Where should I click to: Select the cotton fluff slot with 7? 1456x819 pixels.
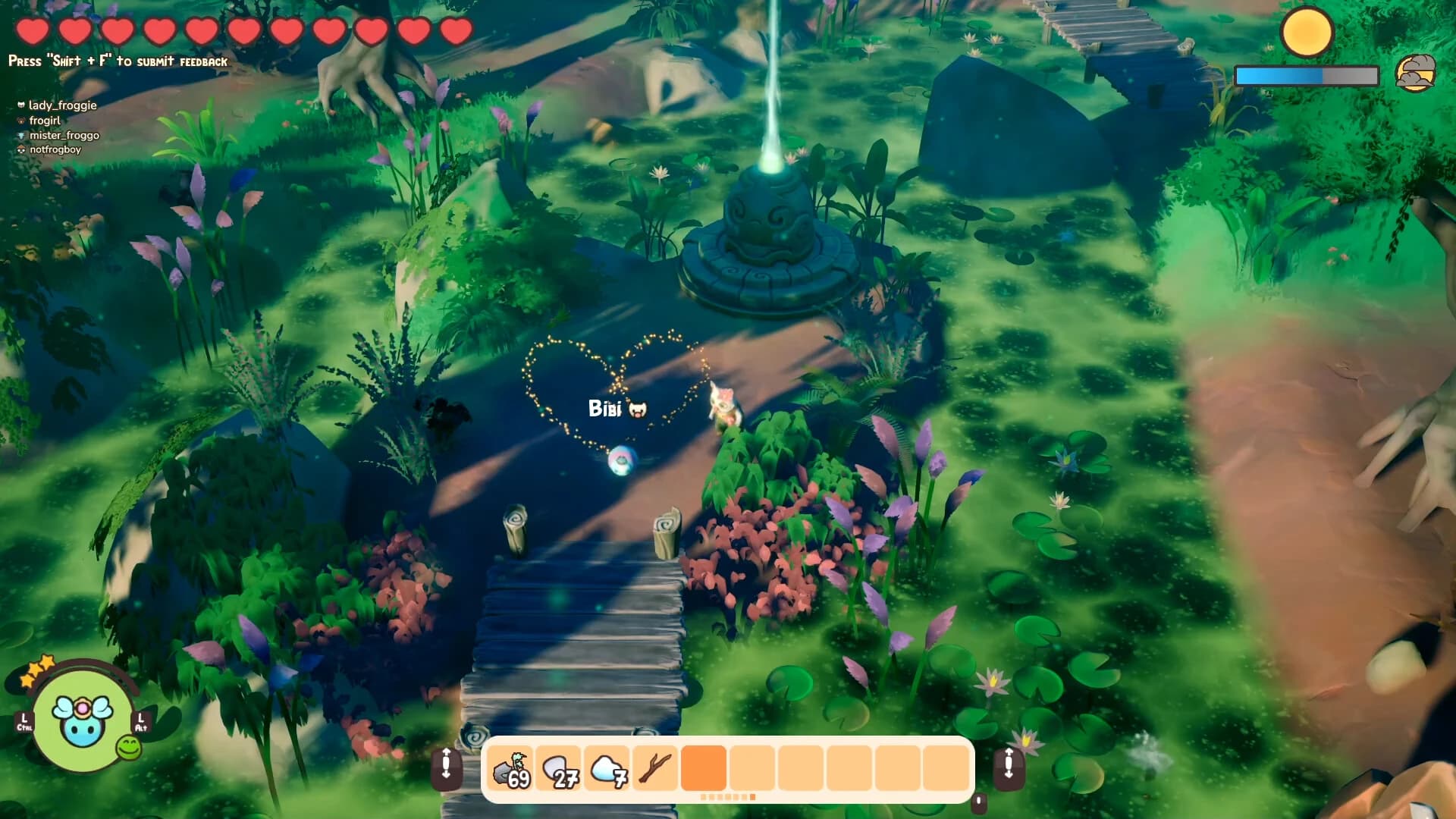608,768
